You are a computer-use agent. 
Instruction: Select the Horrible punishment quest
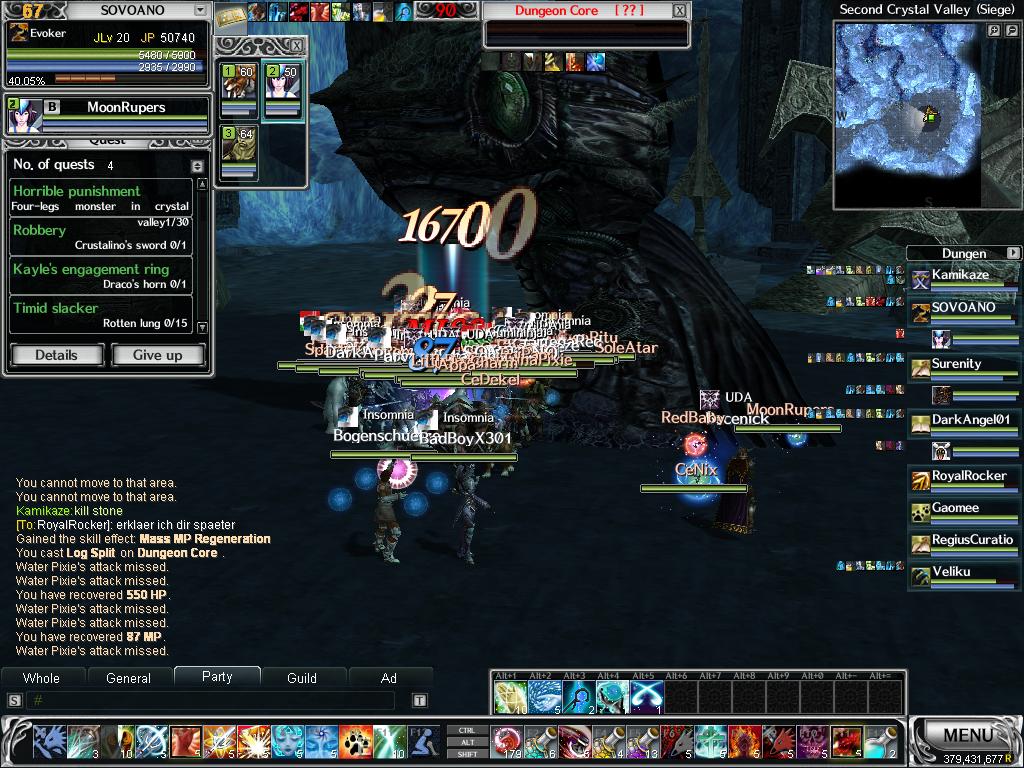tap(100, 197)
